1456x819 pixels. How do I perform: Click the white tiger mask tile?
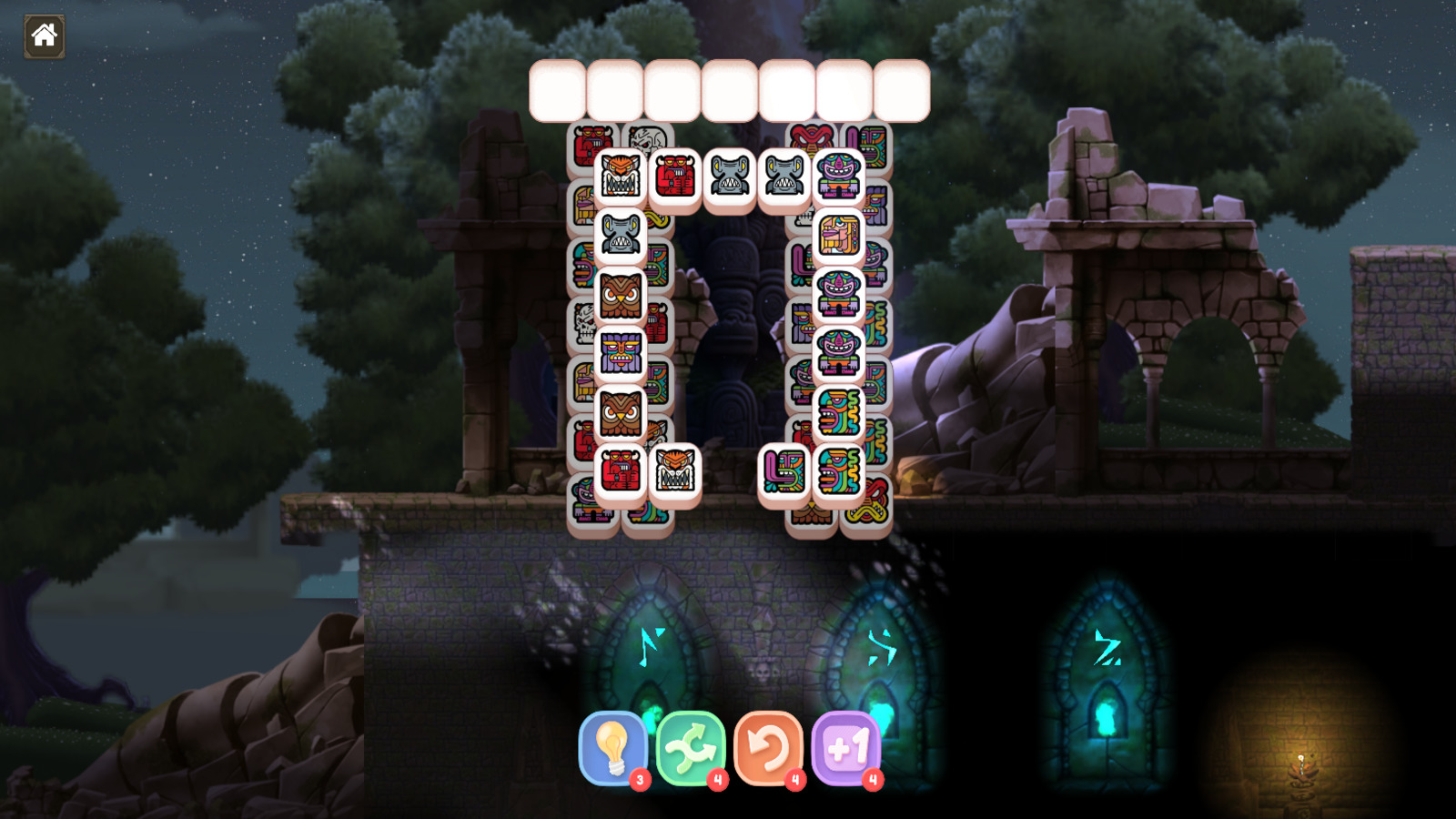[x=674, y=472]
